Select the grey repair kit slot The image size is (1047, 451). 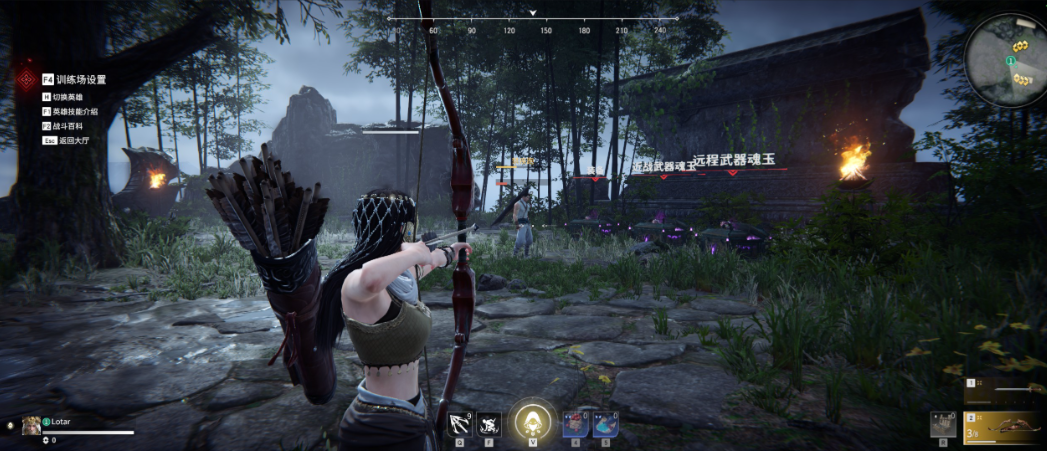[942, 423]
